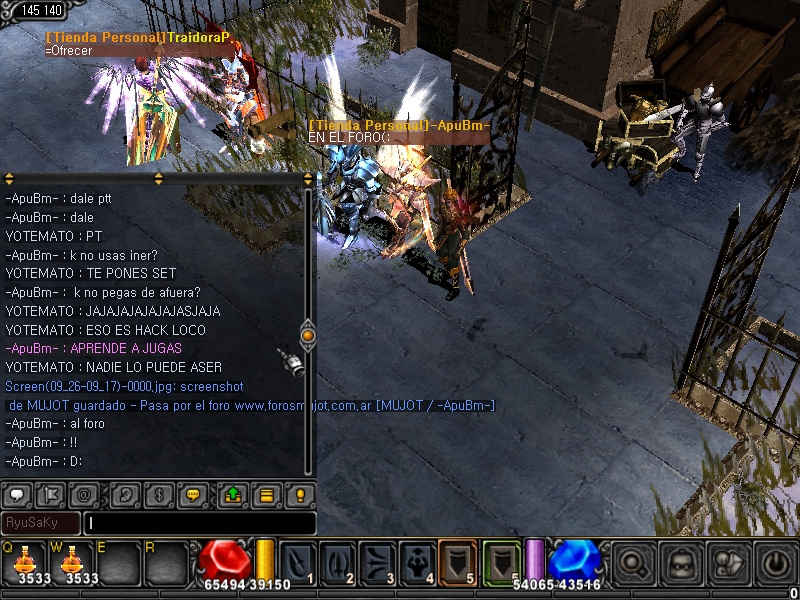Use the potion in the W slot
The height and width of the screenshot is (600, 800).
point(72,562)
